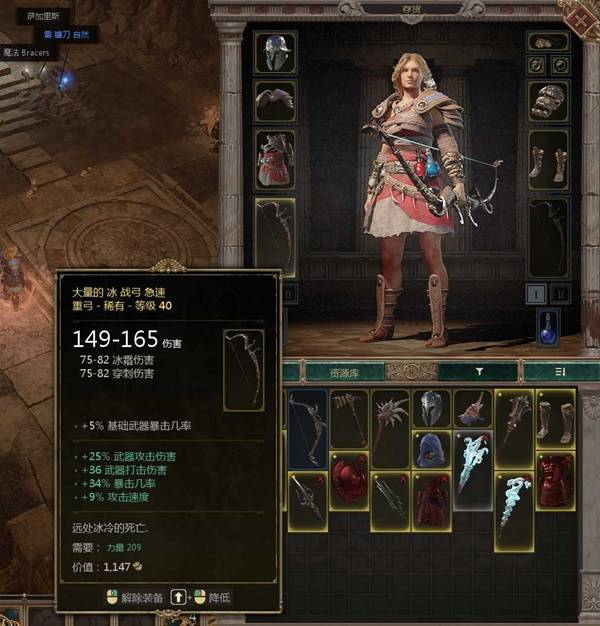Click the inventory sort list button

tap(561, 372)
